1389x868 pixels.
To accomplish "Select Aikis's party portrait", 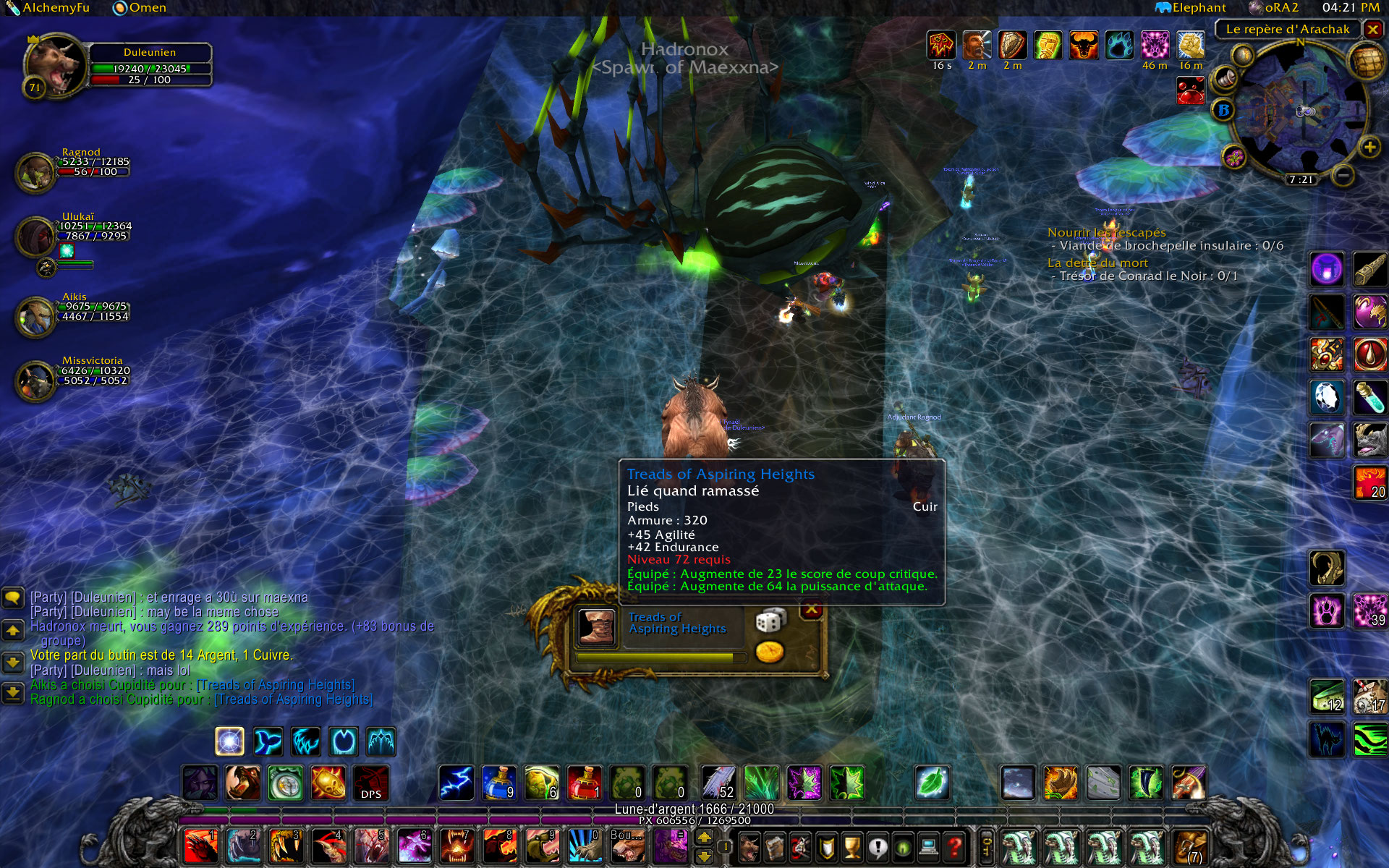I will (35, 316).
